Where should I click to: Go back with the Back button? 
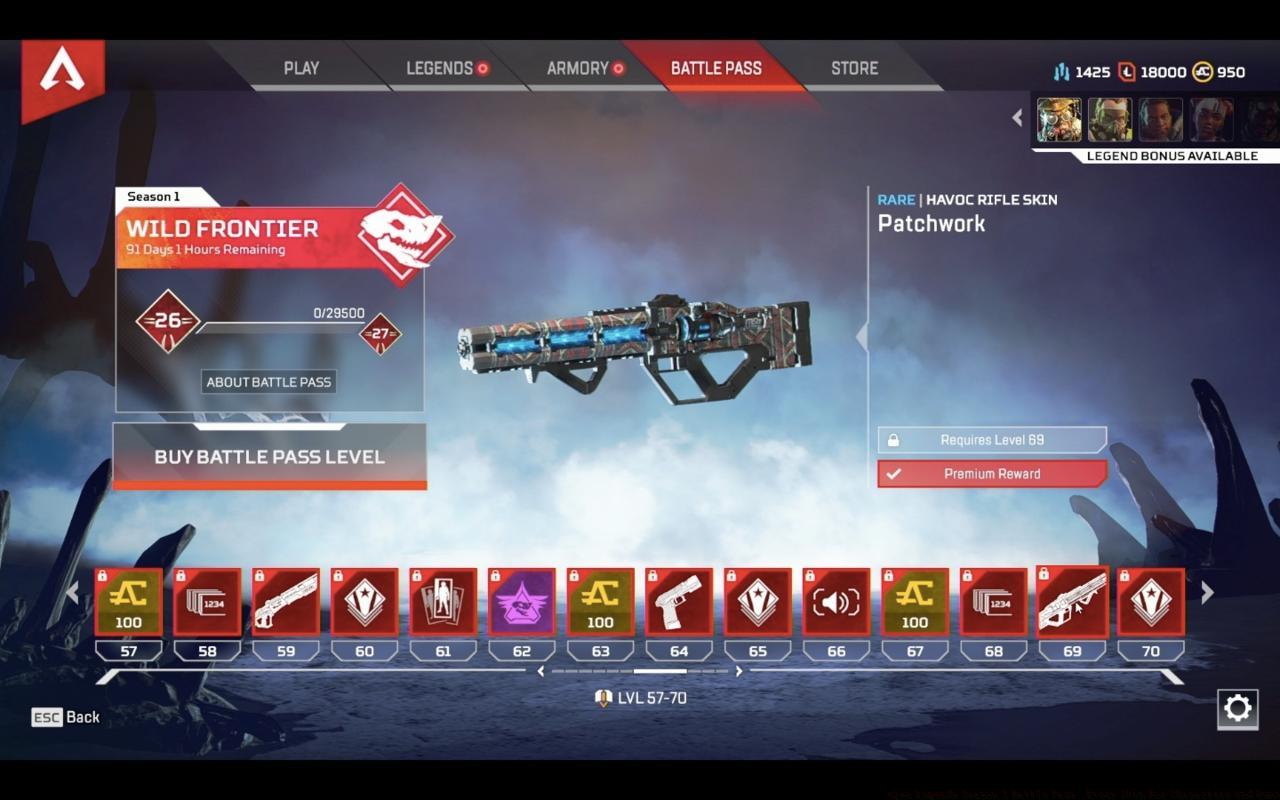(x=66, y=717)
